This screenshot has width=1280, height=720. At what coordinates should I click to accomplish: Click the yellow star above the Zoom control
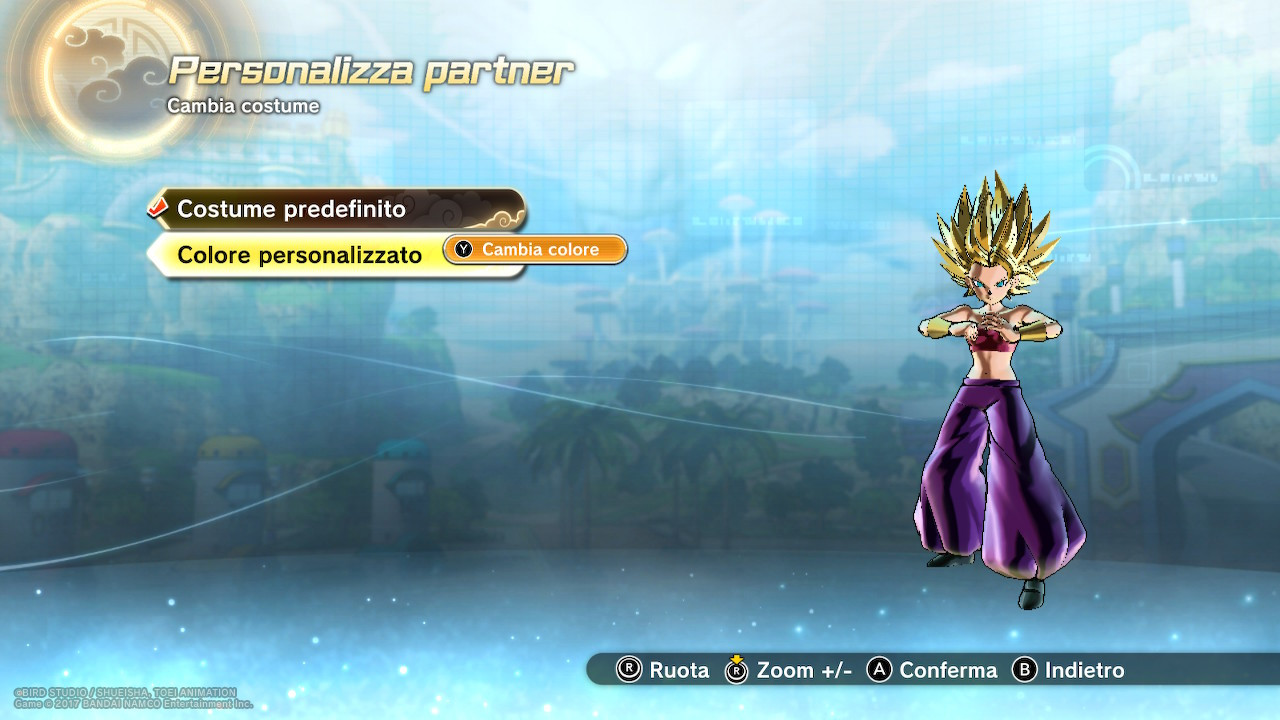(737, 656)
